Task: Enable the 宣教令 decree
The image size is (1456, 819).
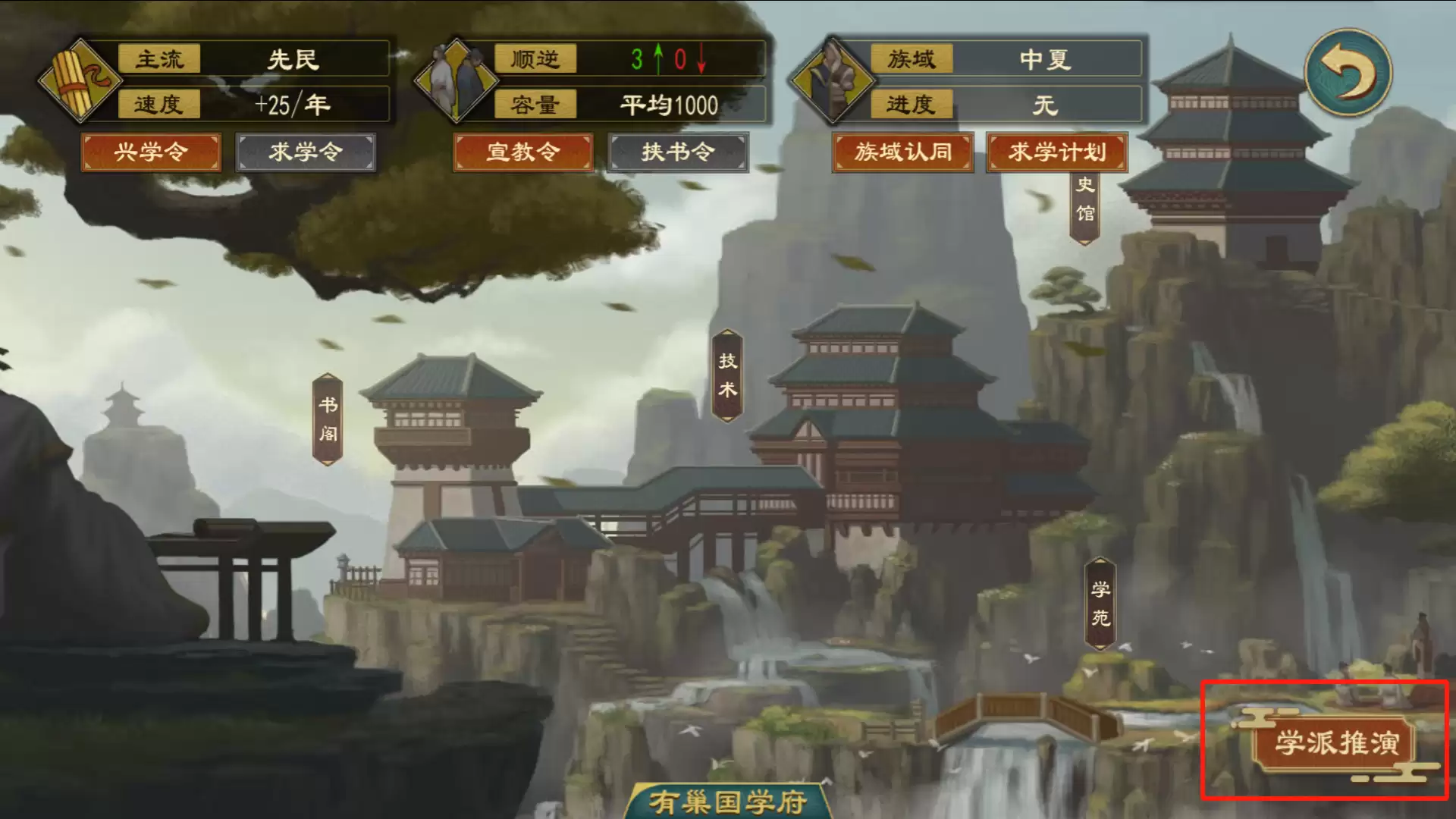Action: 522,152
